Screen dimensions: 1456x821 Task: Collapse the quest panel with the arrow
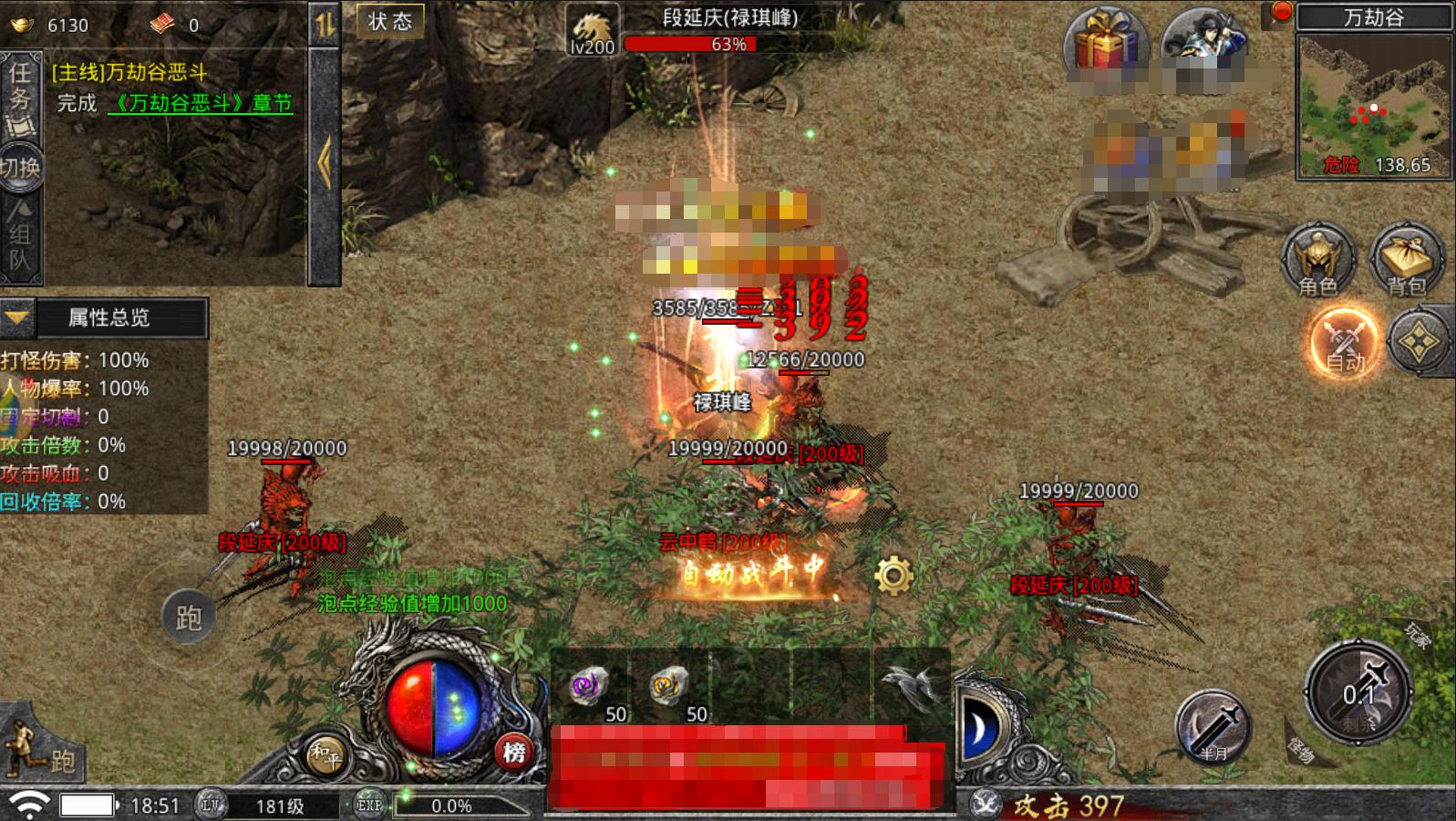coord(324,164)
